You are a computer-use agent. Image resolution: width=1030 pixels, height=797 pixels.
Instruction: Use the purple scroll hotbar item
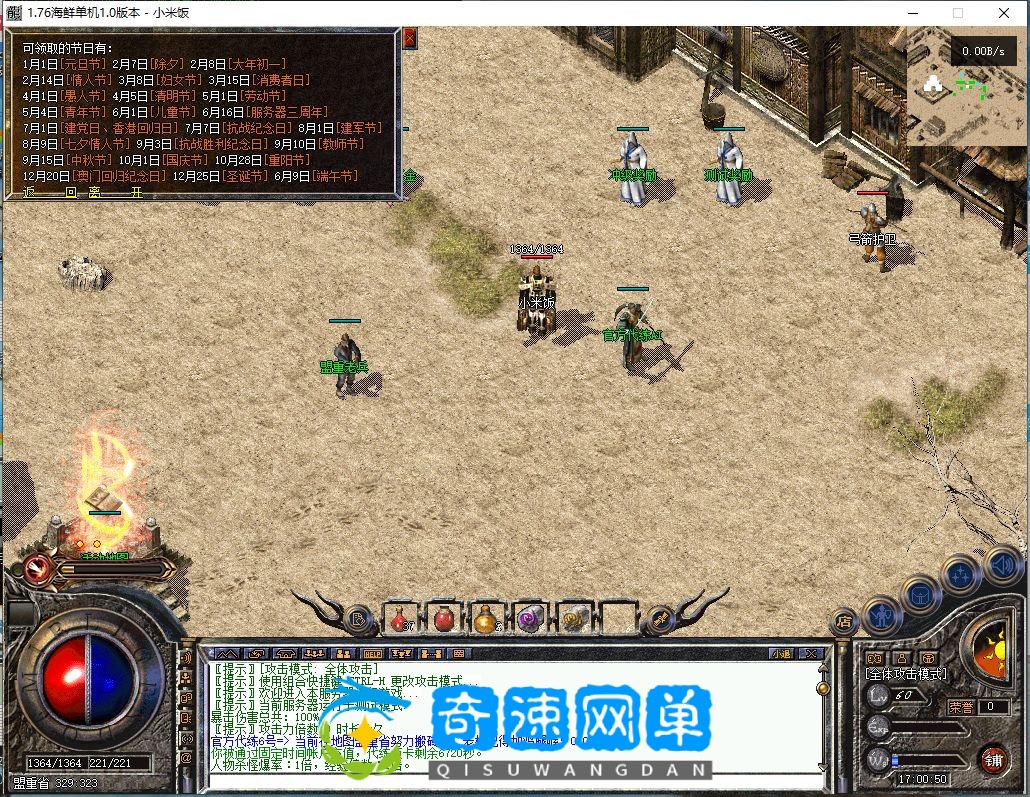pos(528,620)
